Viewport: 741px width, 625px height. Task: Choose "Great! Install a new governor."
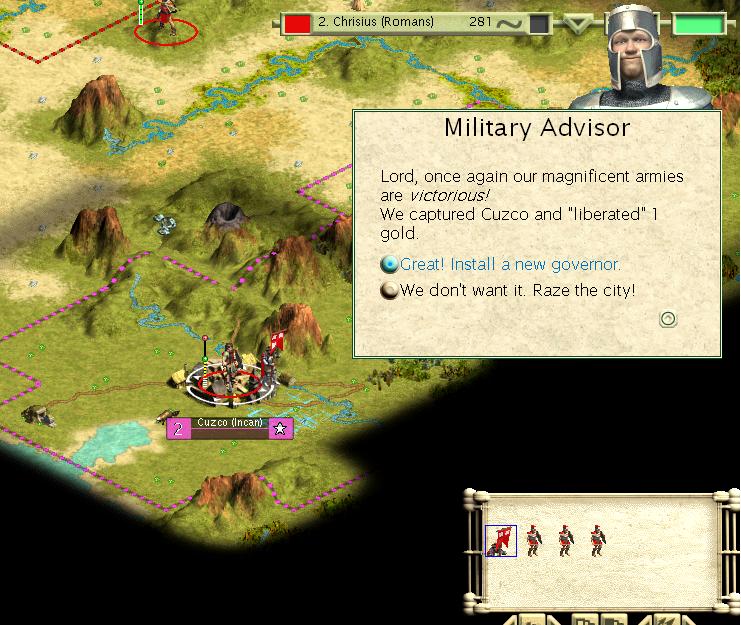510,265
